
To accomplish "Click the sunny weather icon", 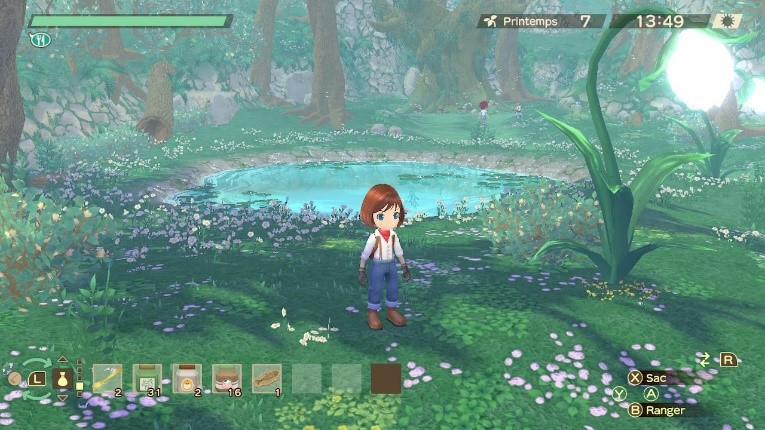I will 726,21.
